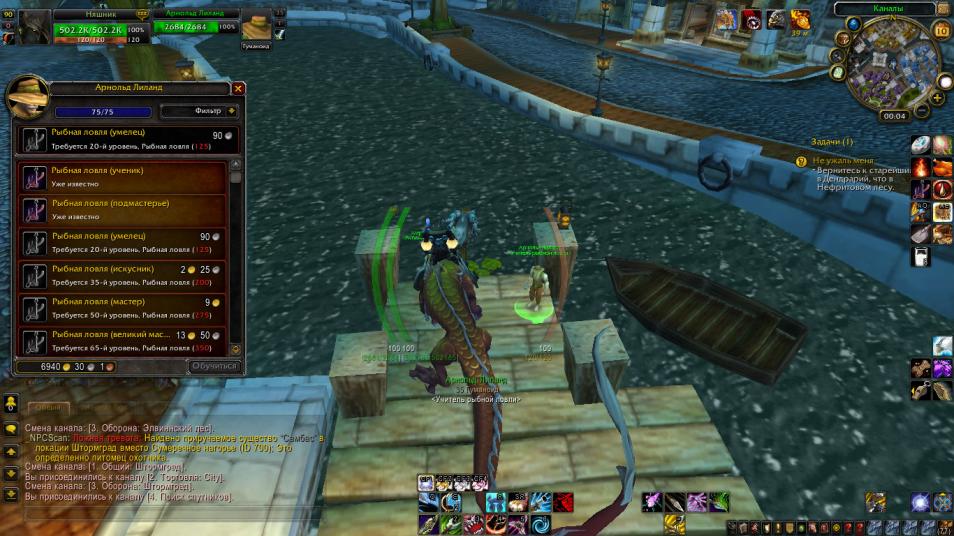Open the Не ужаль меня quest tracker entry
The width and height of the screenshot is (954, 536).
(x=842, y=160)
